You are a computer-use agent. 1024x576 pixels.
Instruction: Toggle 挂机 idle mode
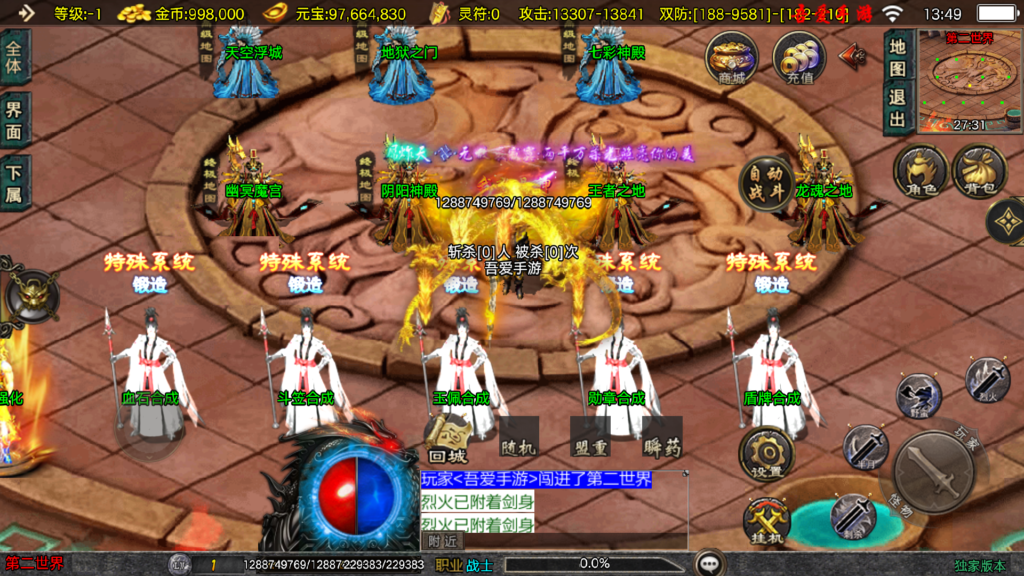point(766,521)
